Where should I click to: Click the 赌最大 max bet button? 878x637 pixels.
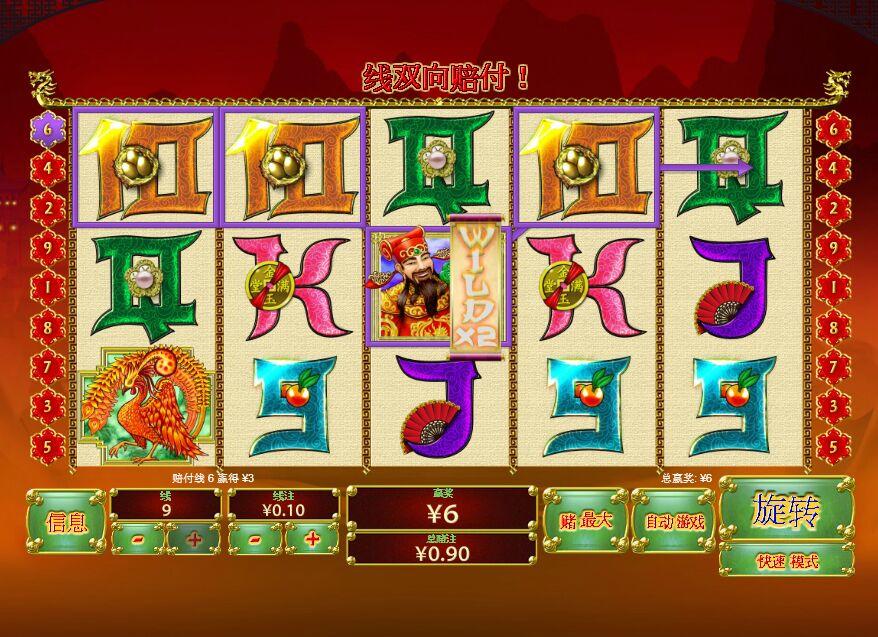coord(585,521)
